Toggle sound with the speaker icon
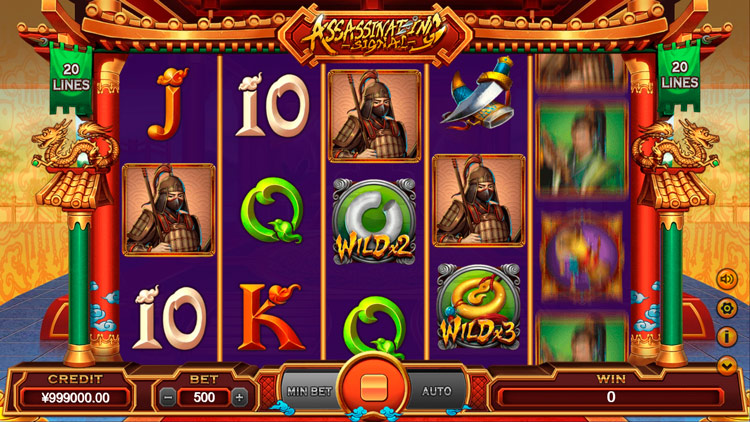750x422 pixels. coord(726,280)
